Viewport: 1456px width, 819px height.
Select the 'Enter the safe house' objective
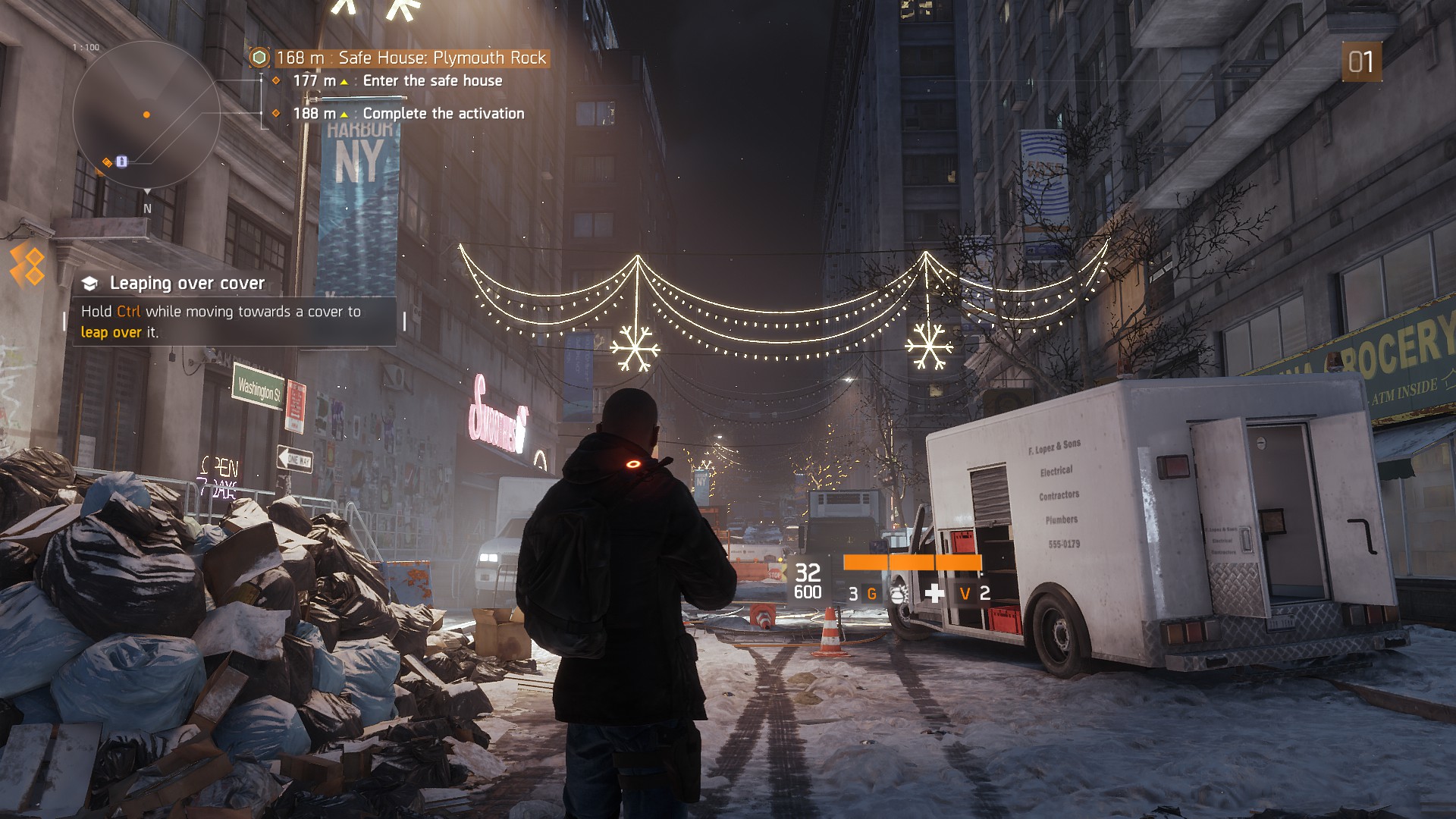click(x=432, y=80)
